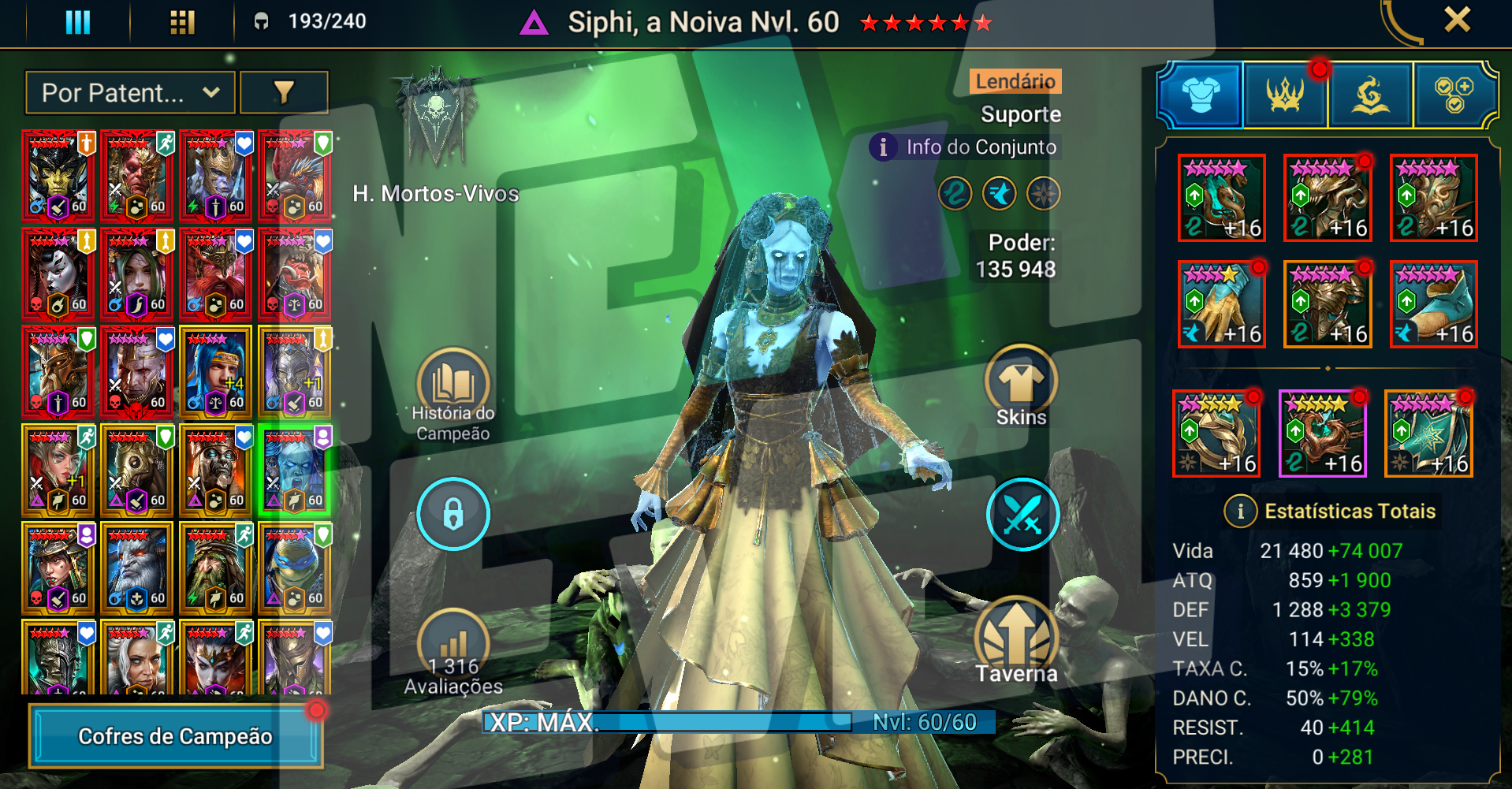Open the dragon emblem tab
Viewport: 1512px width, 789px height.
[x=1370, y=95]
